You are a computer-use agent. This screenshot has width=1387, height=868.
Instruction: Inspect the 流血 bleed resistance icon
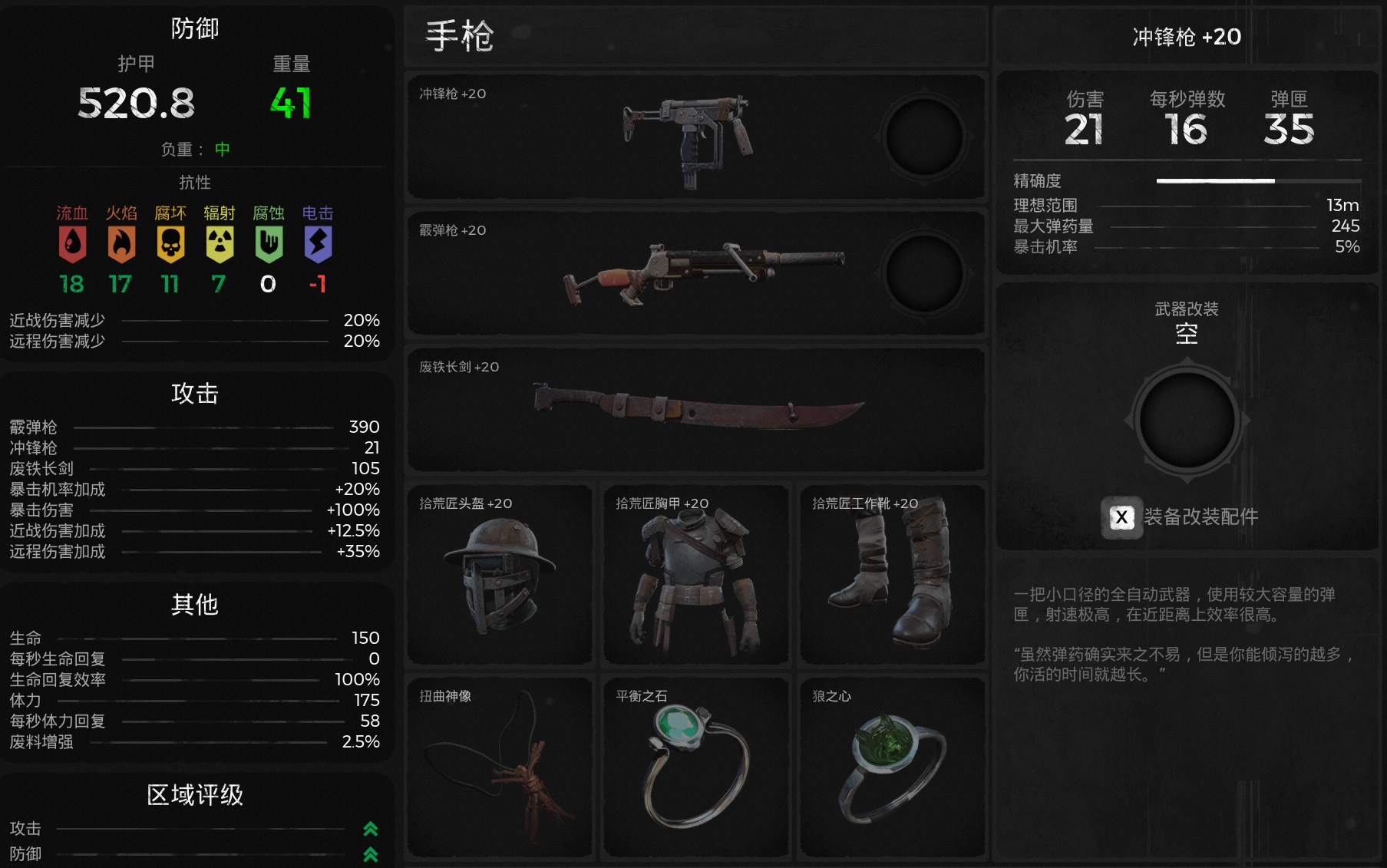[72, 244]
